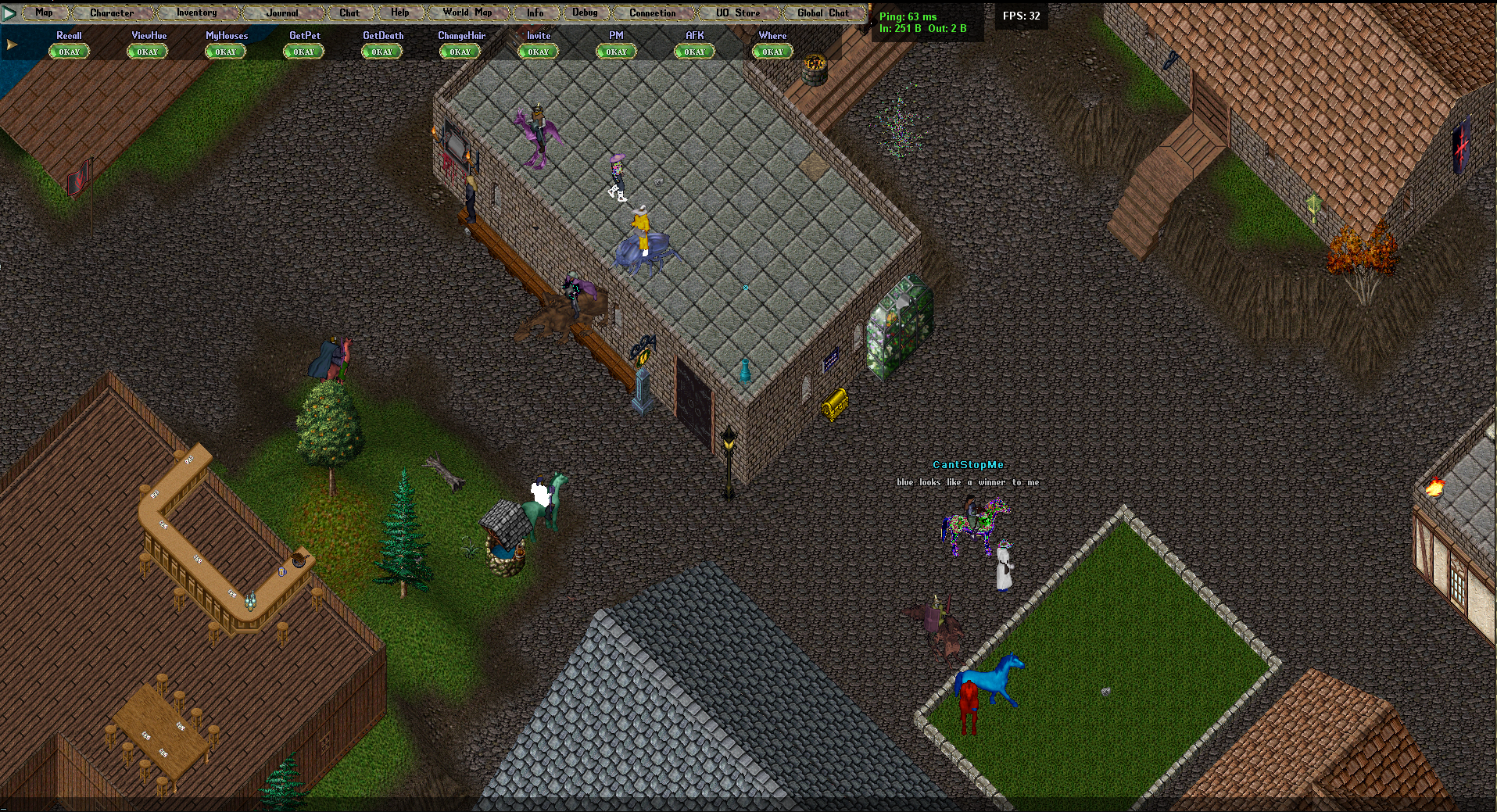Click the OKAY button under Recall
The image size is (1497, 812).
(69, 52)
